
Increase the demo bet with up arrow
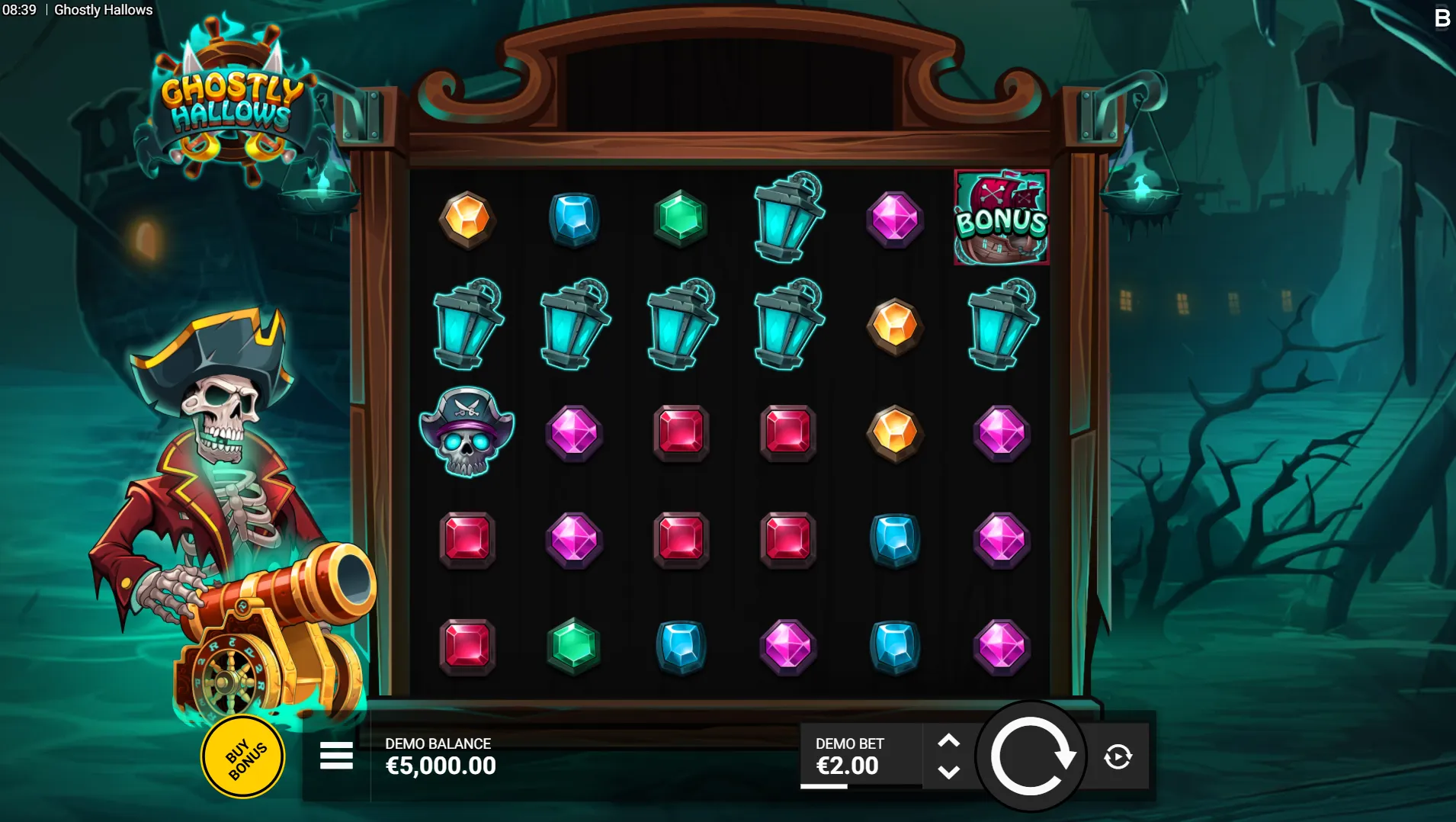click(x=948, y=740)
